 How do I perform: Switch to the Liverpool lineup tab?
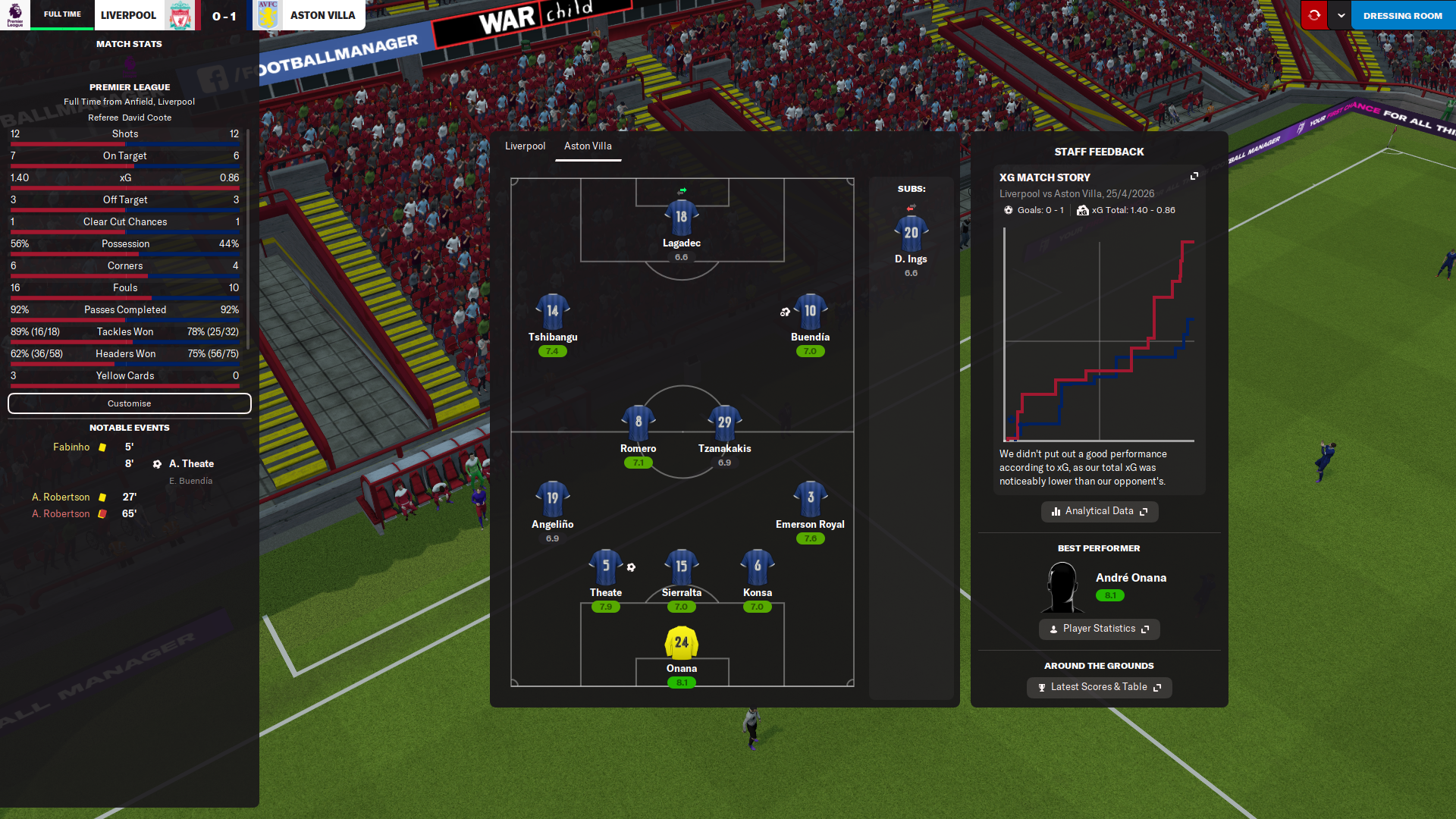point(525,146)
